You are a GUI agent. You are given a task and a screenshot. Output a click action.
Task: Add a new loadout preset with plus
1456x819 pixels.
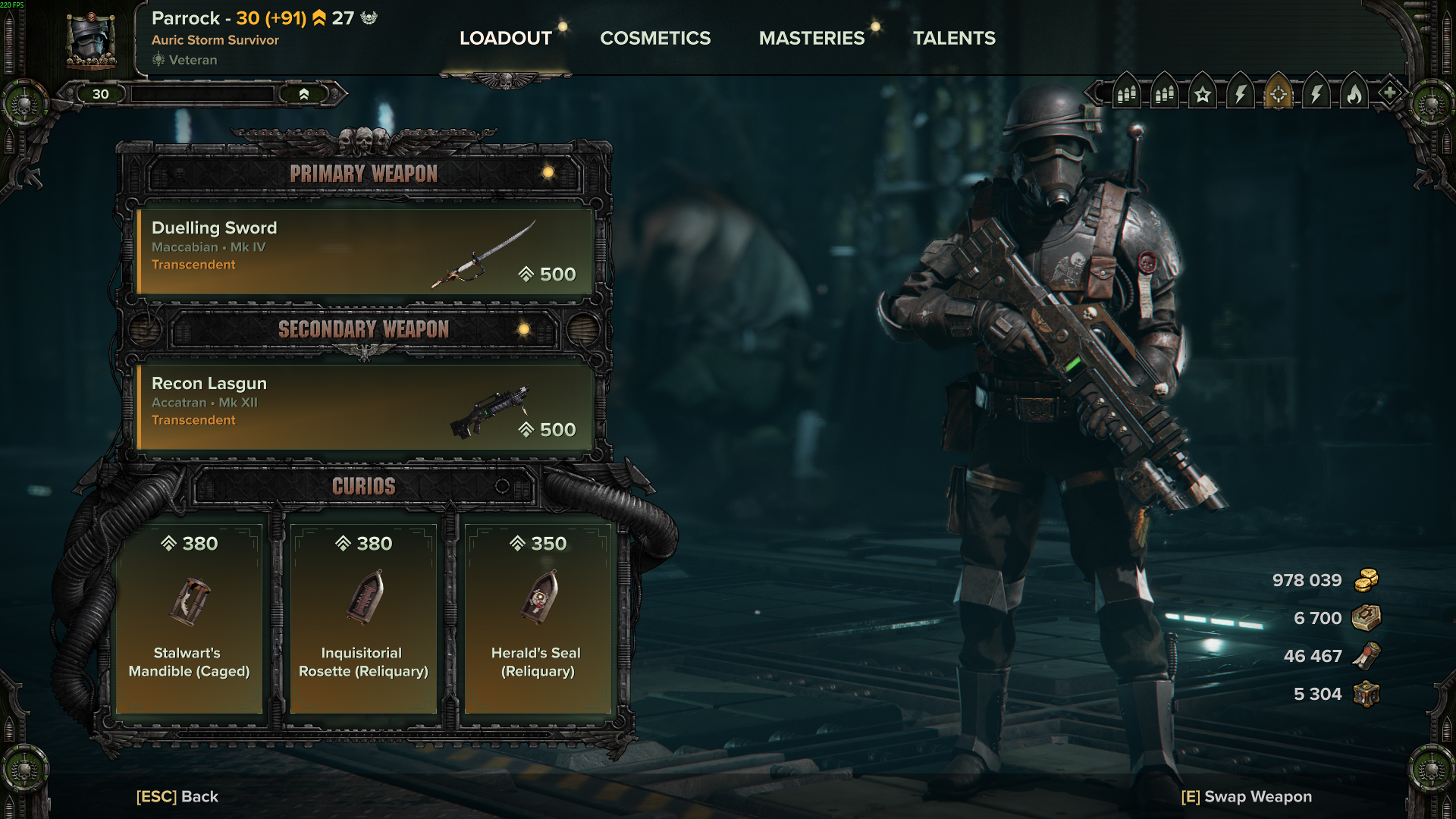1389,93
